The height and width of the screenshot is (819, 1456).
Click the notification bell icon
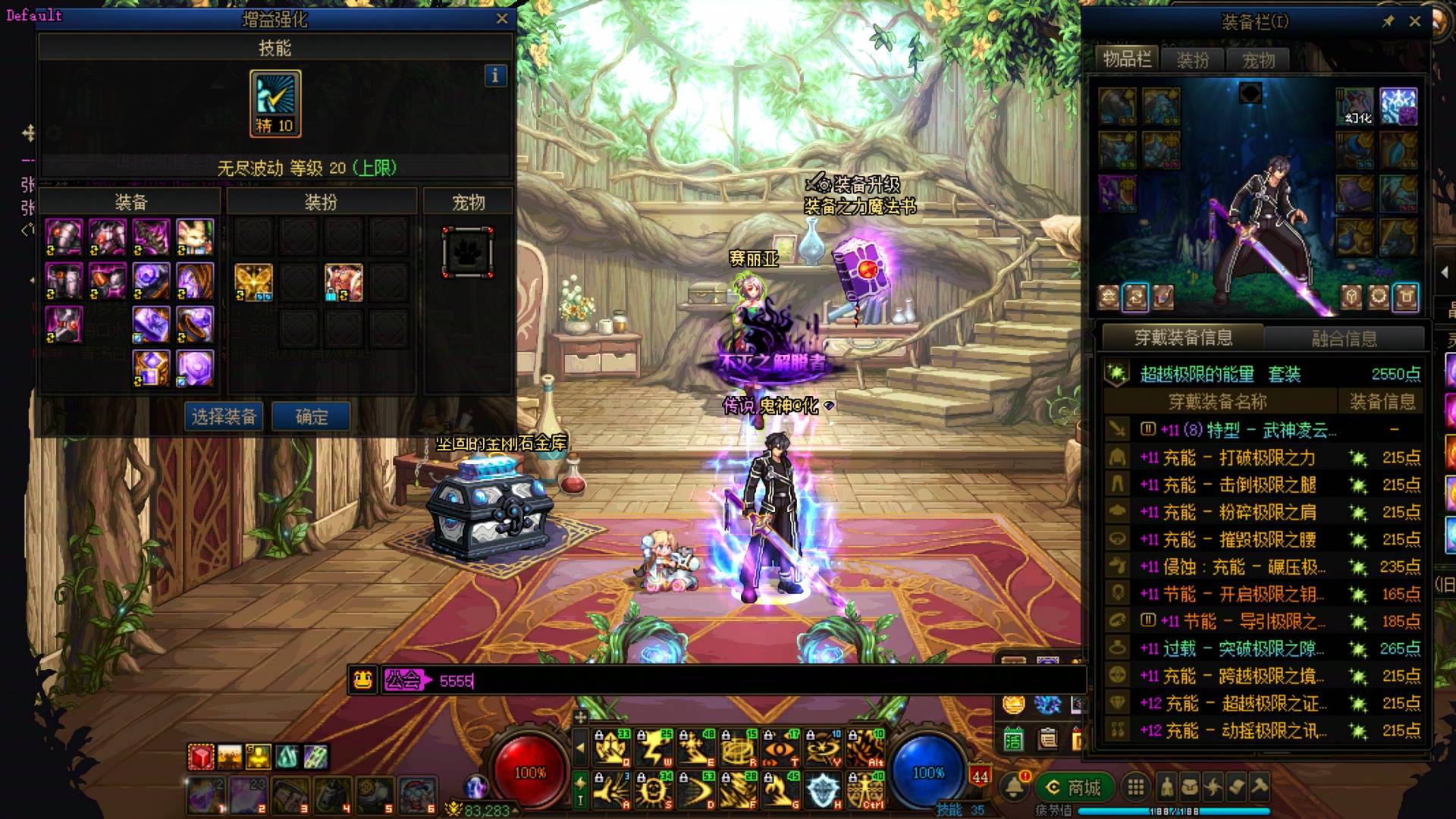tap(1014, 786)
